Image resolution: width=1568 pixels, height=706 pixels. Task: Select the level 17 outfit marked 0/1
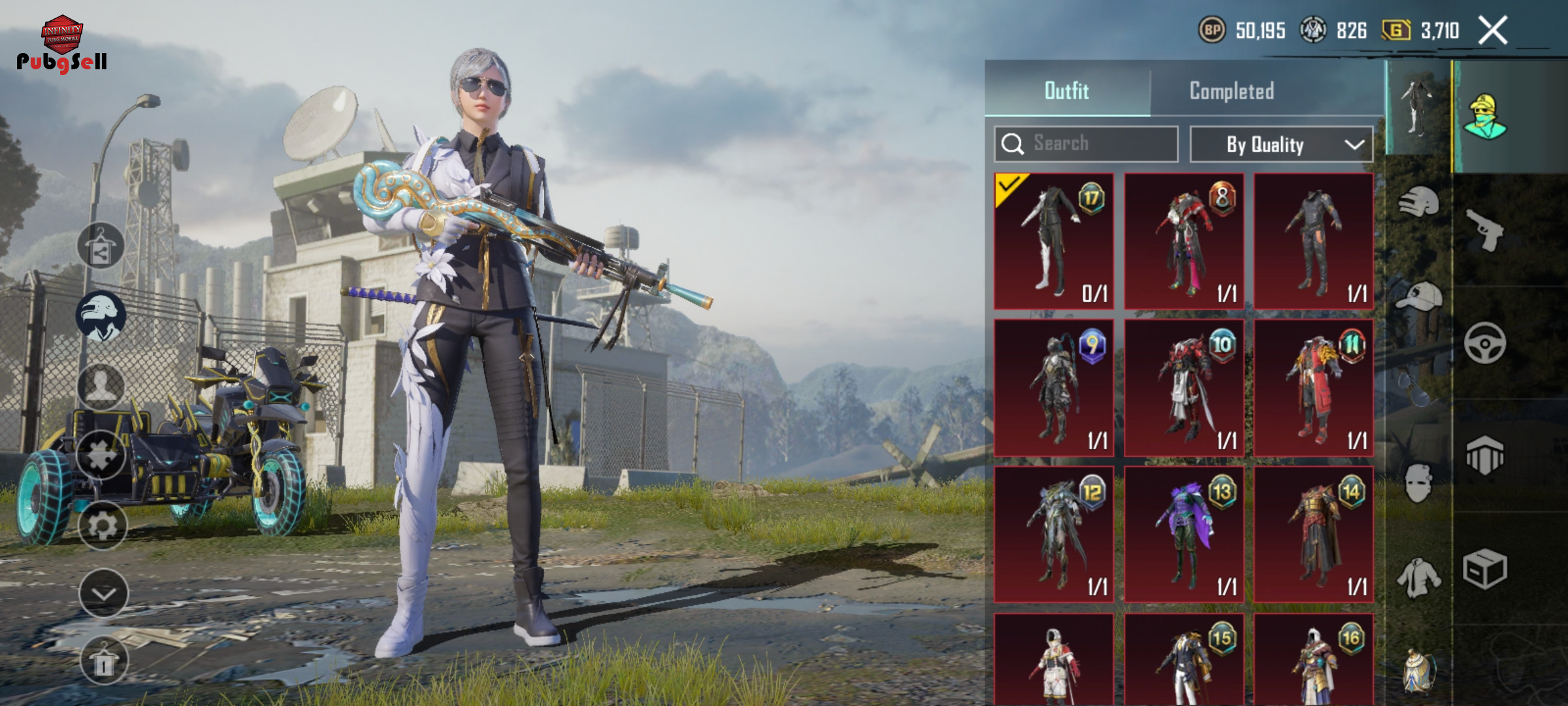pyautogui.click(x=1054, y=241)
